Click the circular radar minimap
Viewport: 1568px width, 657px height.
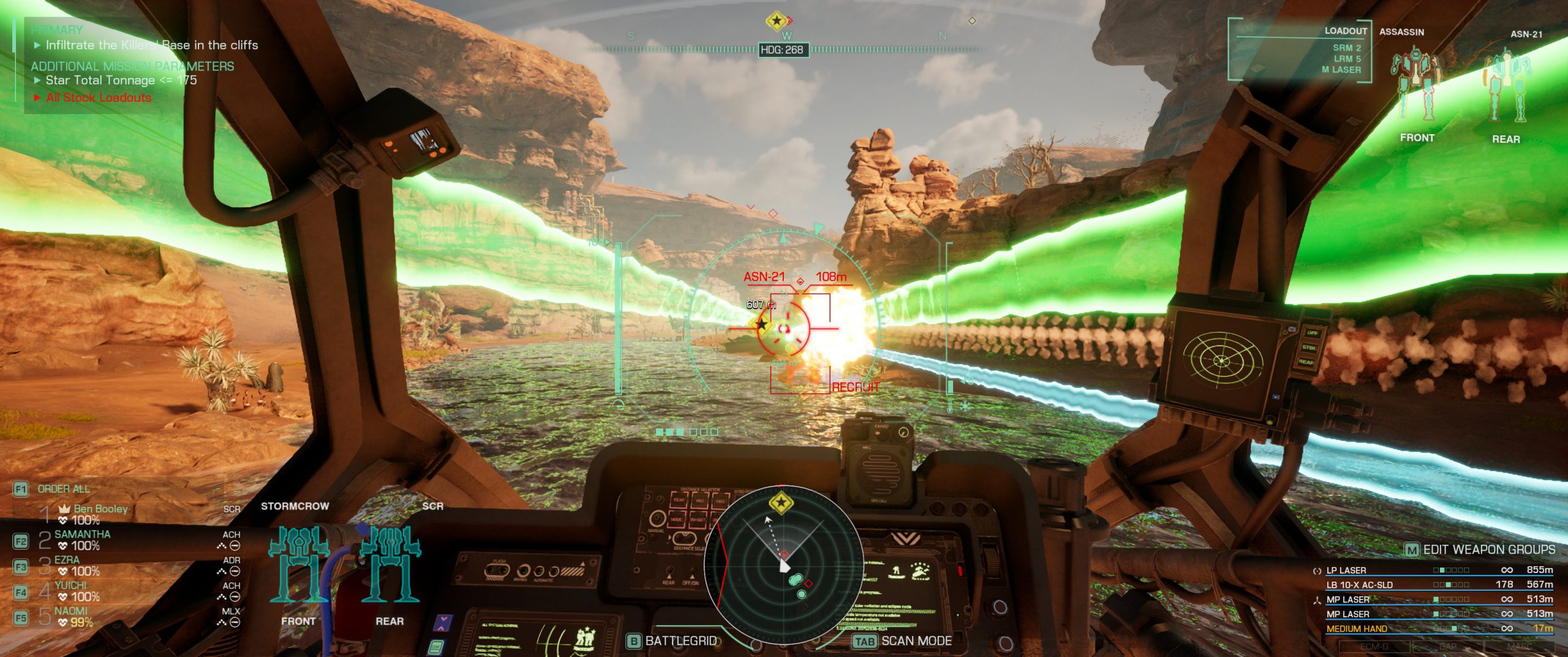pyautogui.click(x=783, y=565)
